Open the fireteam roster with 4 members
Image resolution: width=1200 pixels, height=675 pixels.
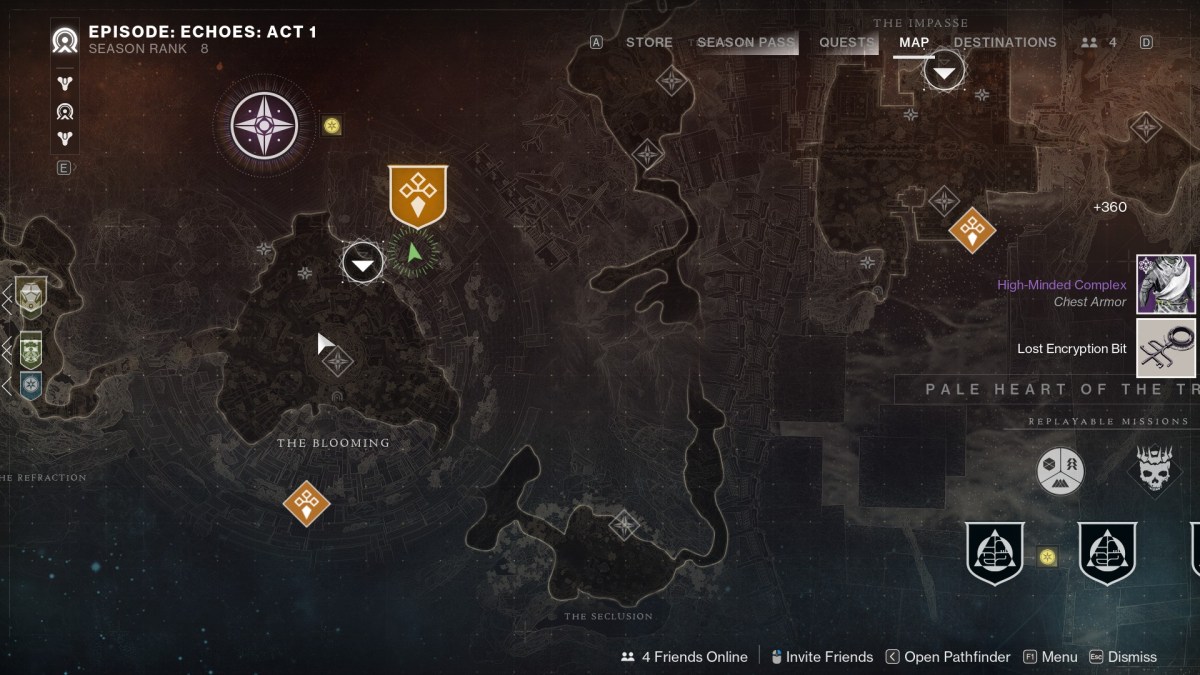1099,42
